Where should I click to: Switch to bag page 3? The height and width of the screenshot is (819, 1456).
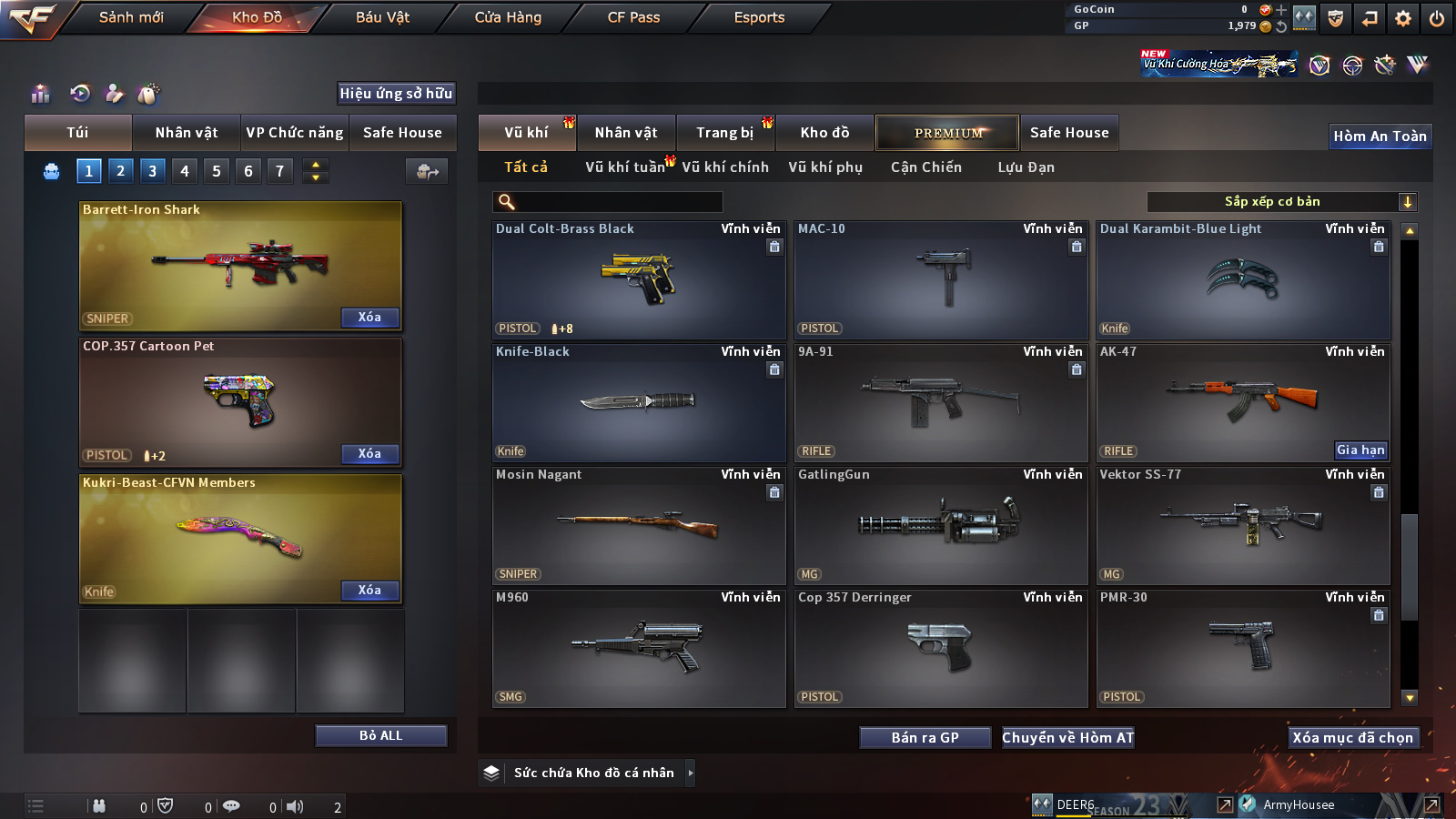tap(152, 171)
